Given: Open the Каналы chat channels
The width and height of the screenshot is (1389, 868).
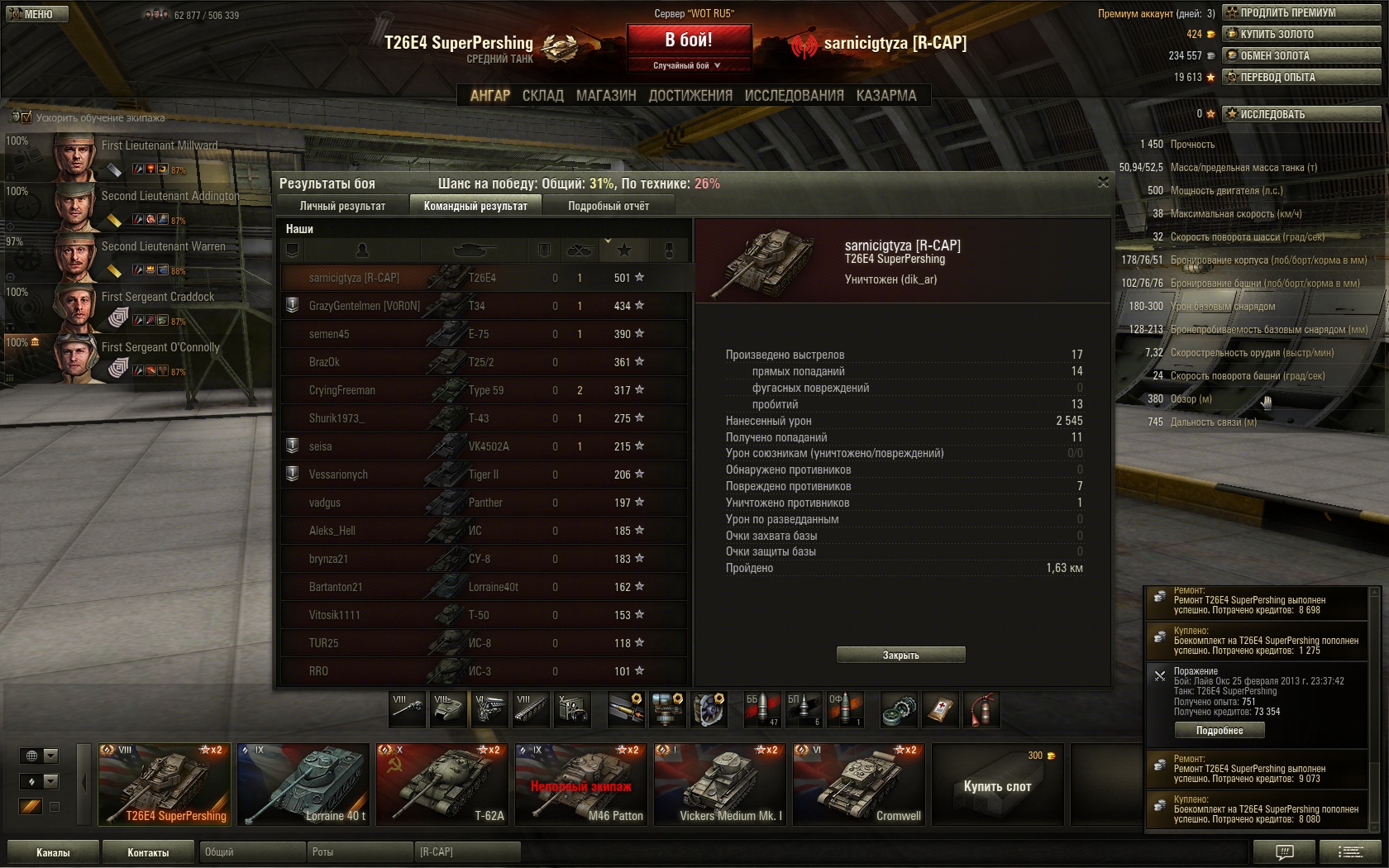Looking at the screenshot, I should [x=53, y=852].
